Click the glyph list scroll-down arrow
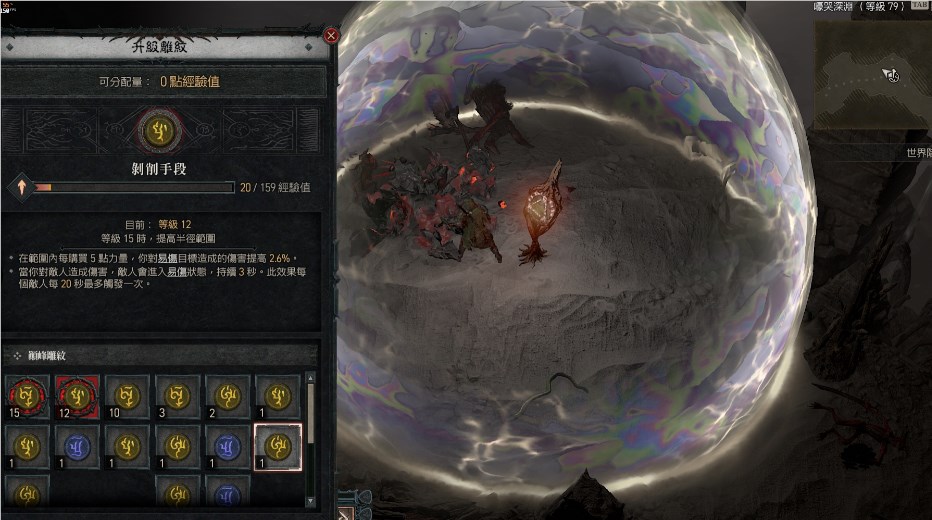The height and width of the screenshot is (520, 932). (x=310, y=500)
